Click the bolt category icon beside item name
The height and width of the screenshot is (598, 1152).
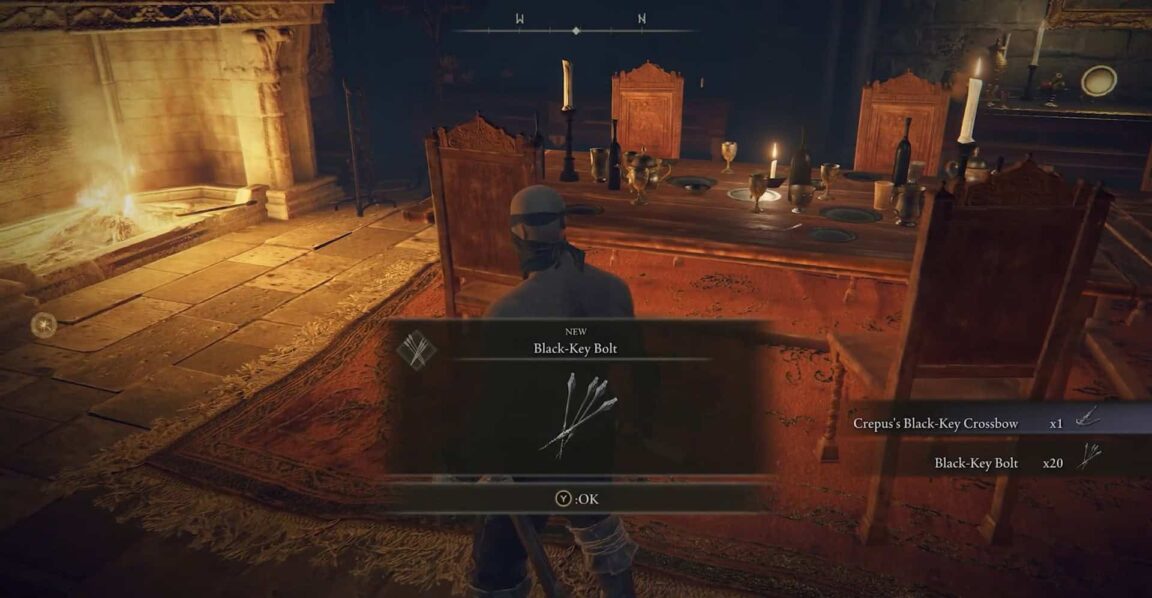click(x=414, y=349)
